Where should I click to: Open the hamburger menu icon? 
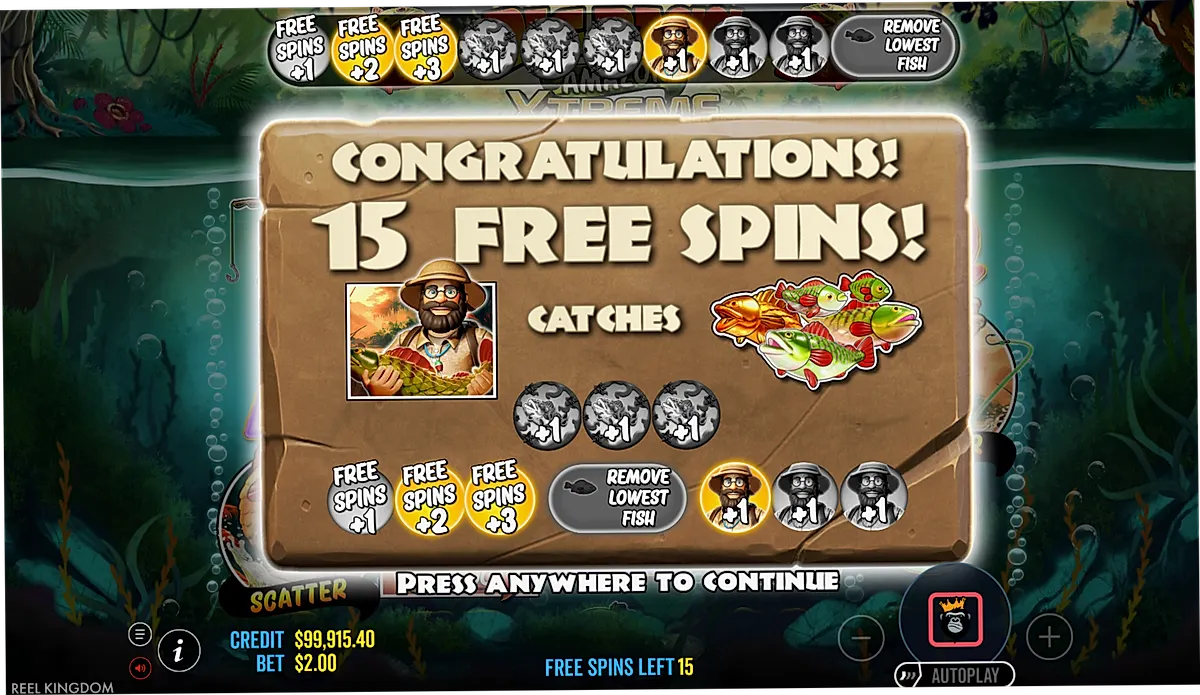[140, 633]
